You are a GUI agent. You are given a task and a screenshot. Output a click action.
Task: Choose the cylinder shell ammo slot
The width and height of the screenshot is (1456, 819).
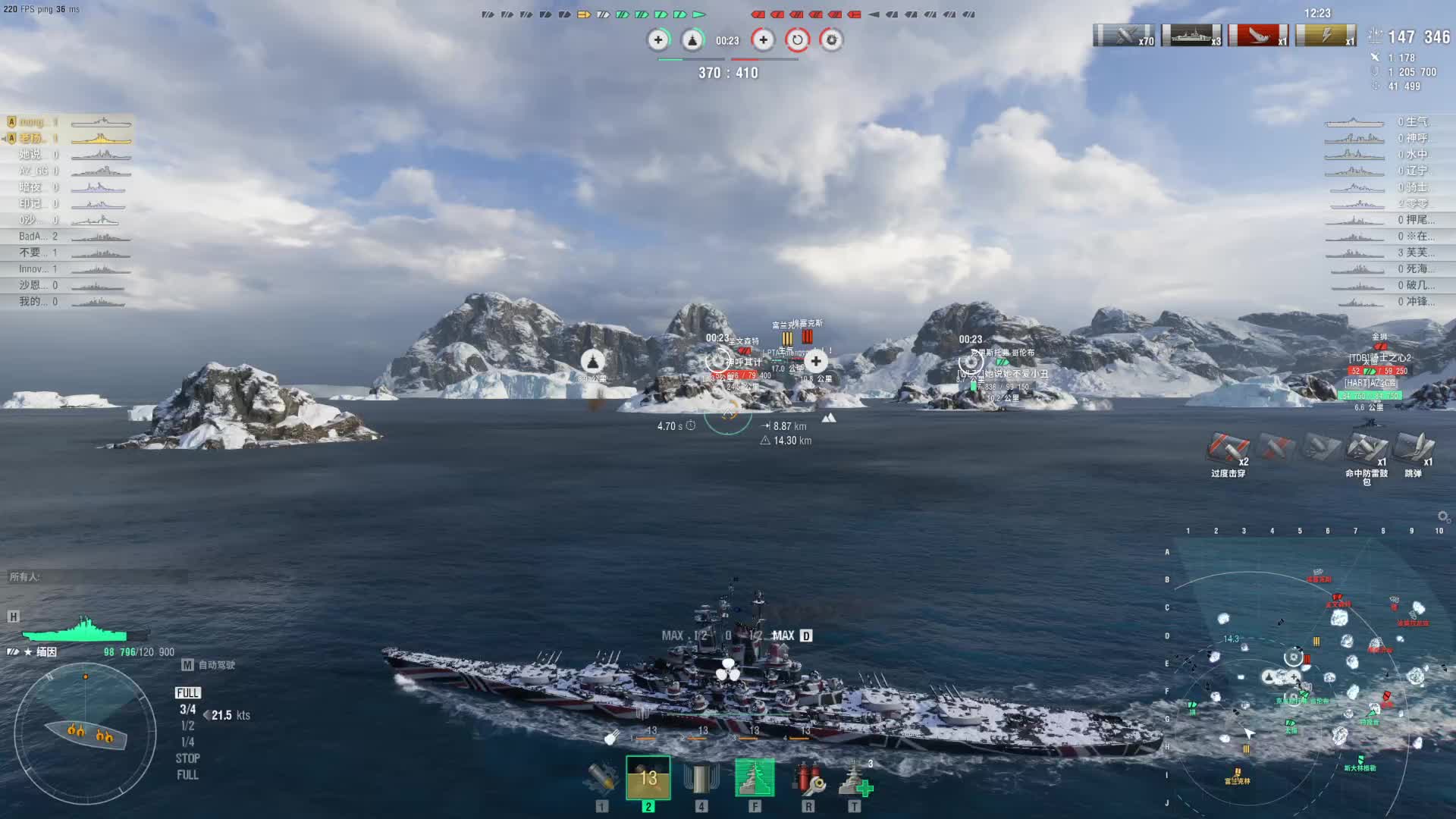coord(701,778)
